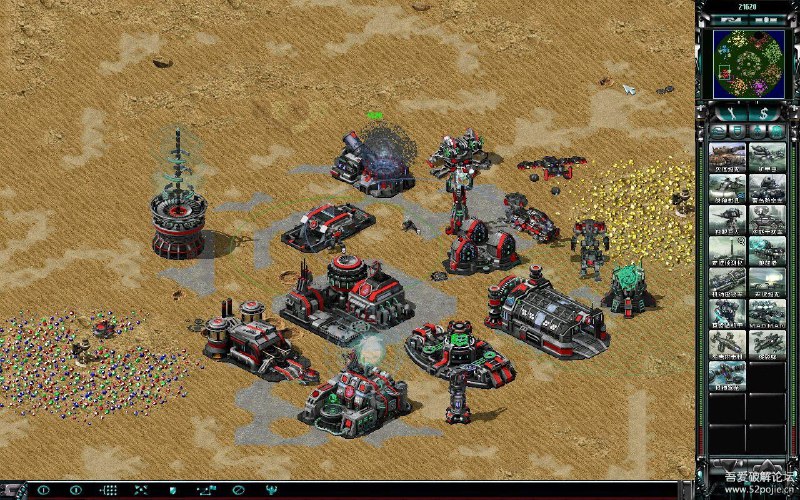Select the shield guard command icon
Viewport: 800px width, 500px height.
(173, 490)
